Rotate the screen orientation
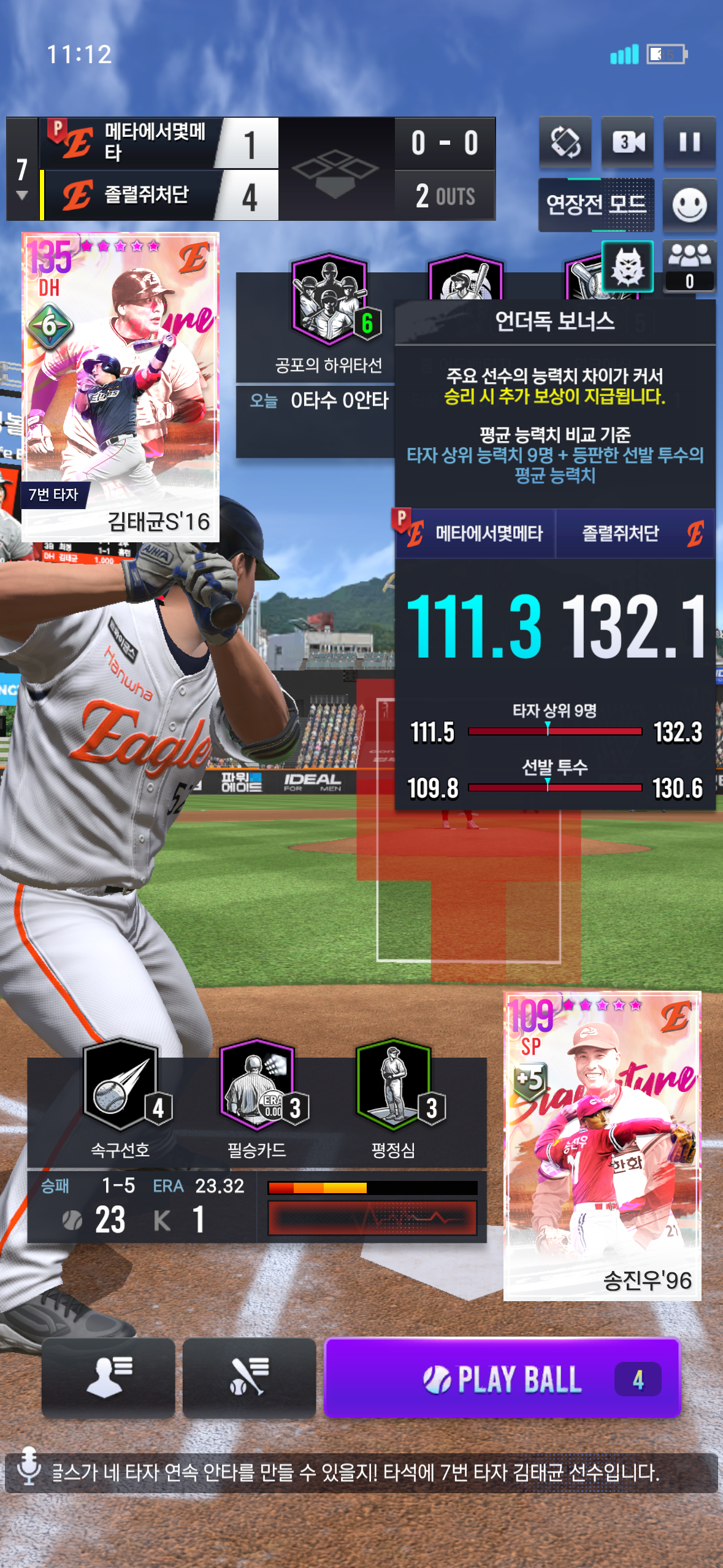Image resolution: width=723 pixels, height=1568 pixels. click(x=565, y=142)
